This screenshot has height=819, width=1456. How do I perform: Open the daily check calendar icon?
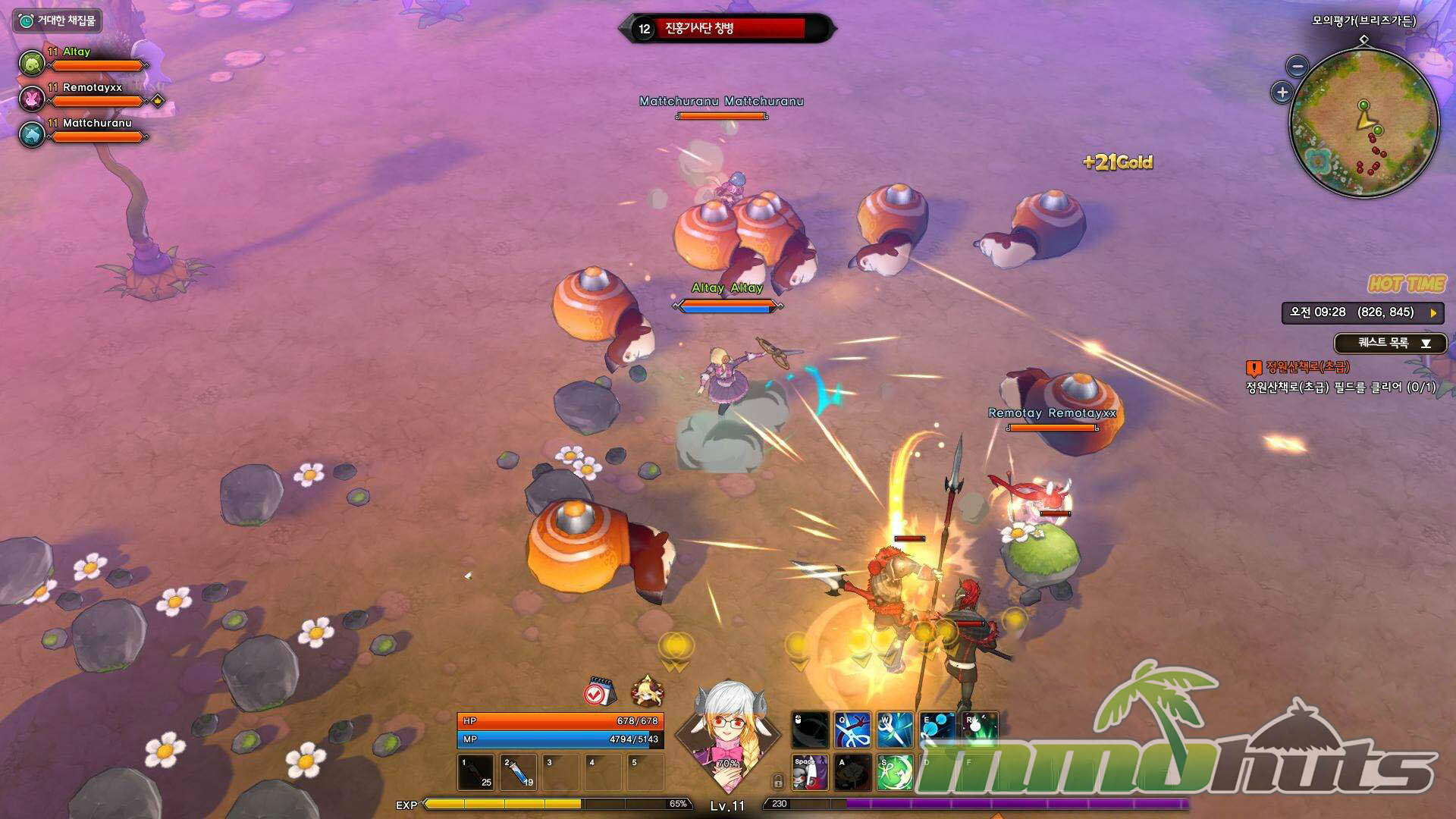point(599,692)
